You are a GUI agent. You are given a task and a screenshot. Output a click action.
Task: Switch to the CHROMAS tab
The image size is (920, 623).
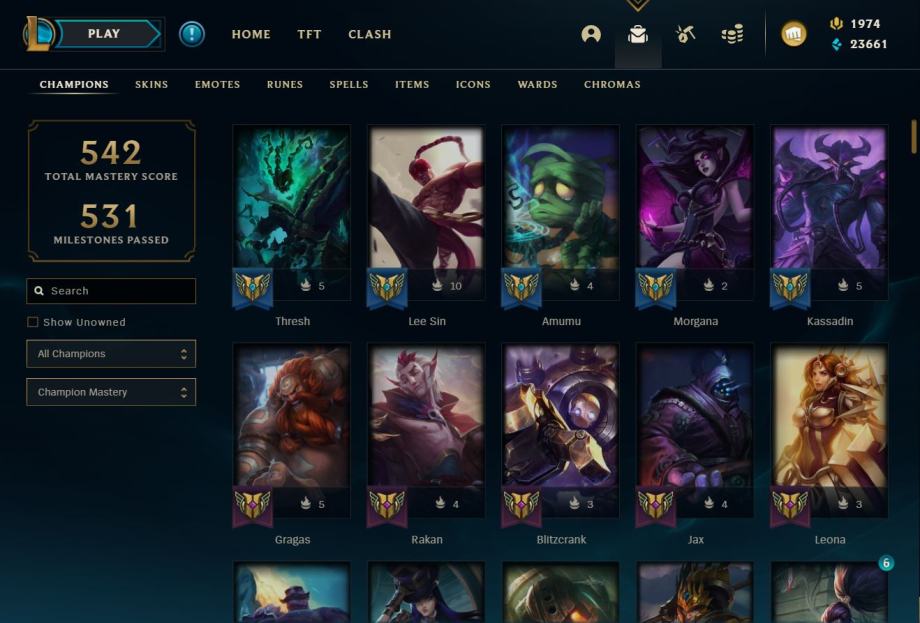pos(612,84)
